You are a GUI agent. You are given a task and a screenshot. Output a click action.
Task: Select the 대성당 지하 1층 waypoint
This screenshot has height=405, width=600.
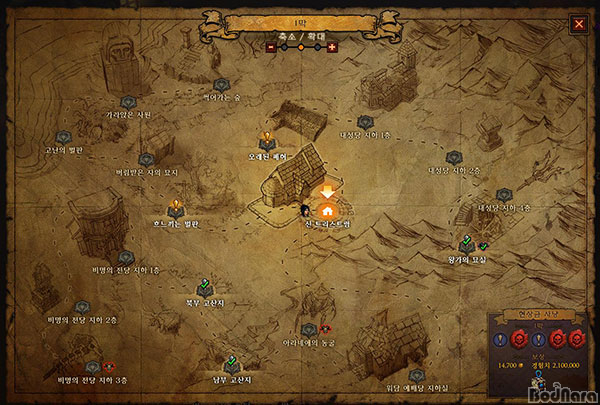point(366,121)
